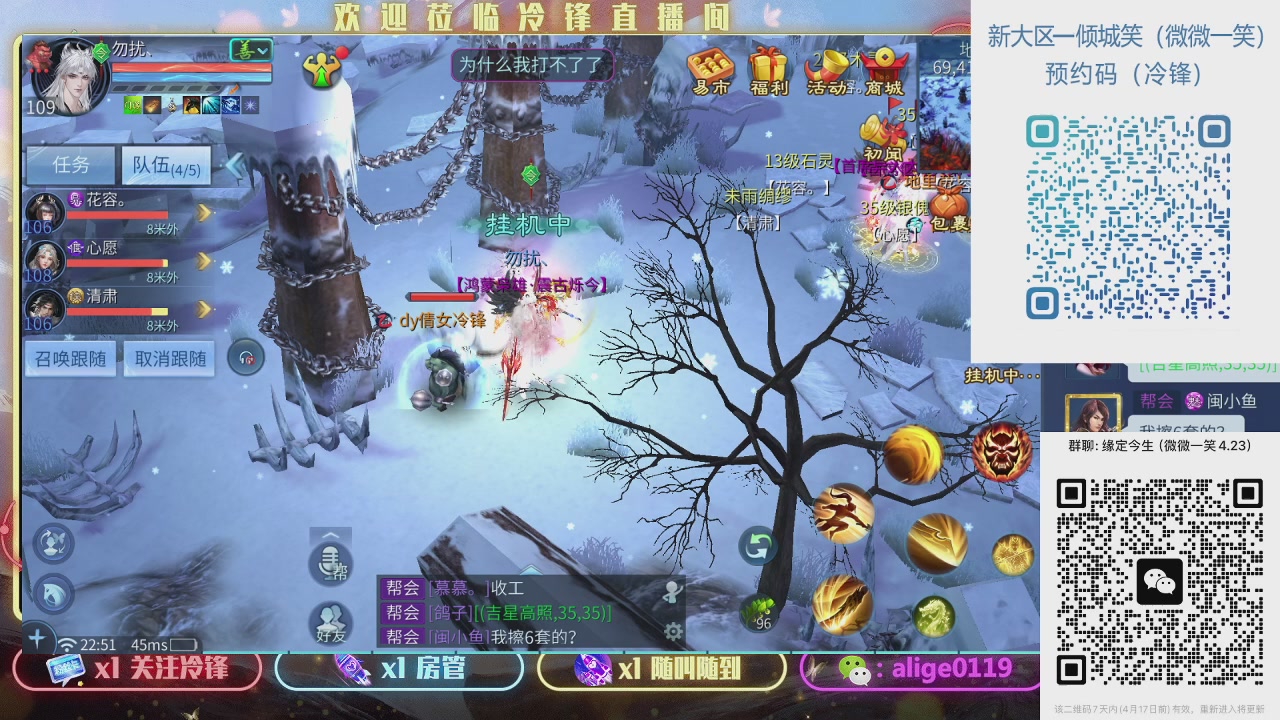Click the green swap arrows button
Screen dimensions: 1280x720
point(758,546)
